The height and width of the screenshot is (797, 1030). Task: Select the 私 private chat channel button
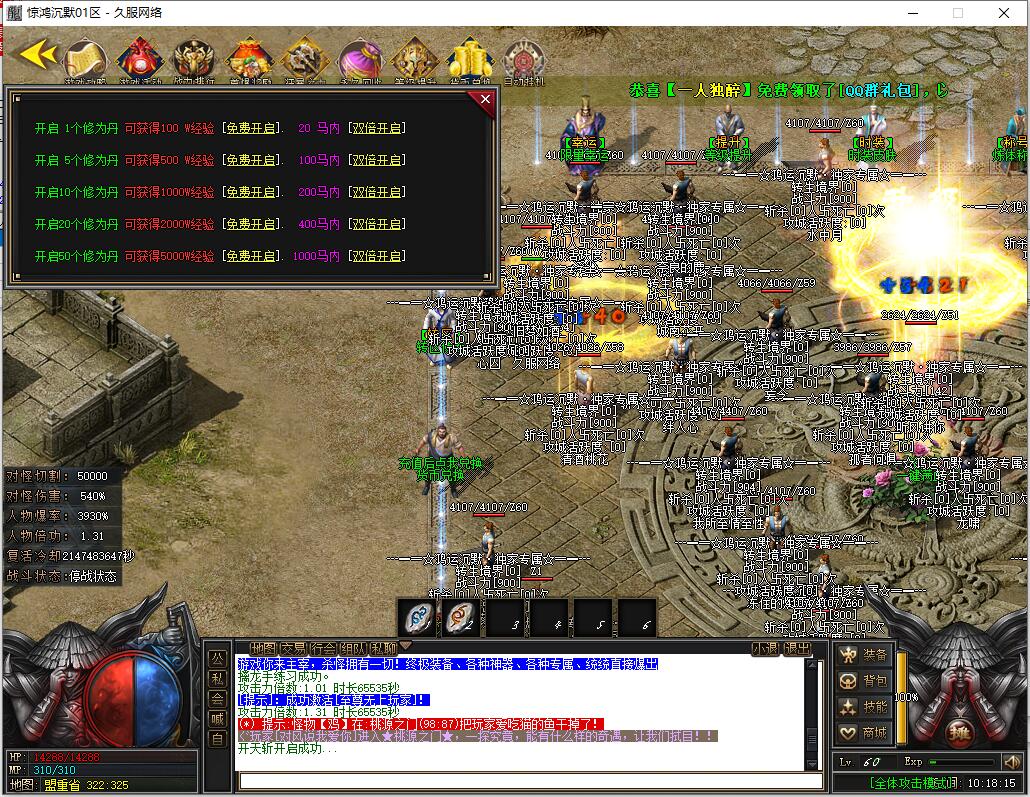point(217,679)
